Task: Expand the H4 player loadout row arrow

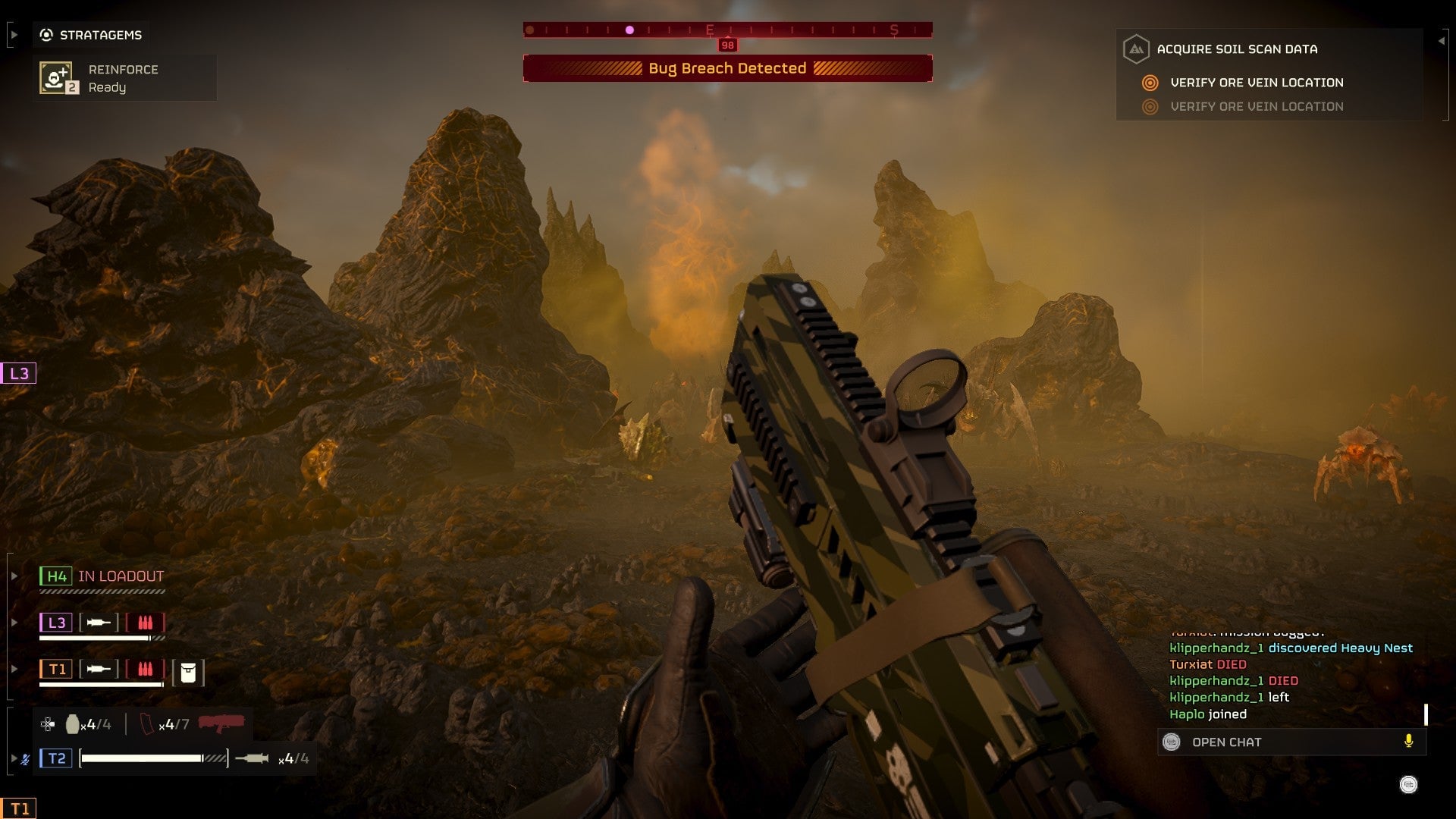Action: [x=14, y=576]
